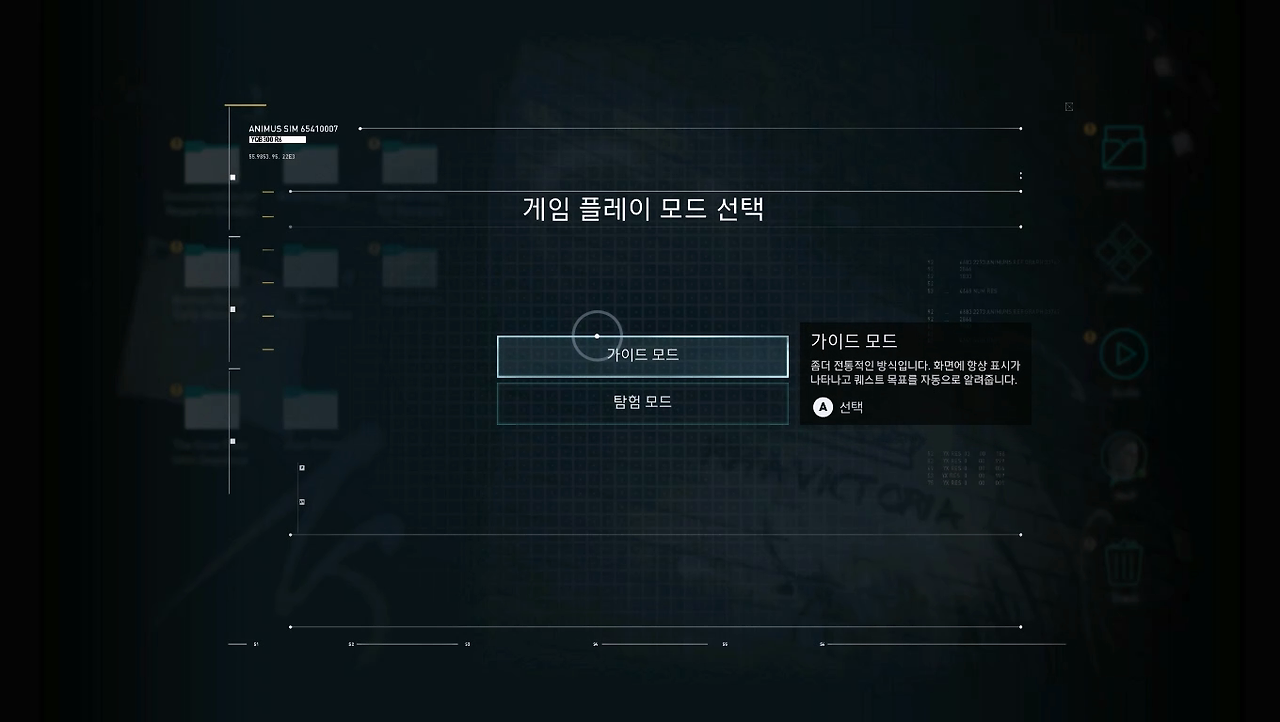Viewport: 1280px width, 722px height.
Task: Click the small square node above the bottom grid
Action: pos(300,467)
